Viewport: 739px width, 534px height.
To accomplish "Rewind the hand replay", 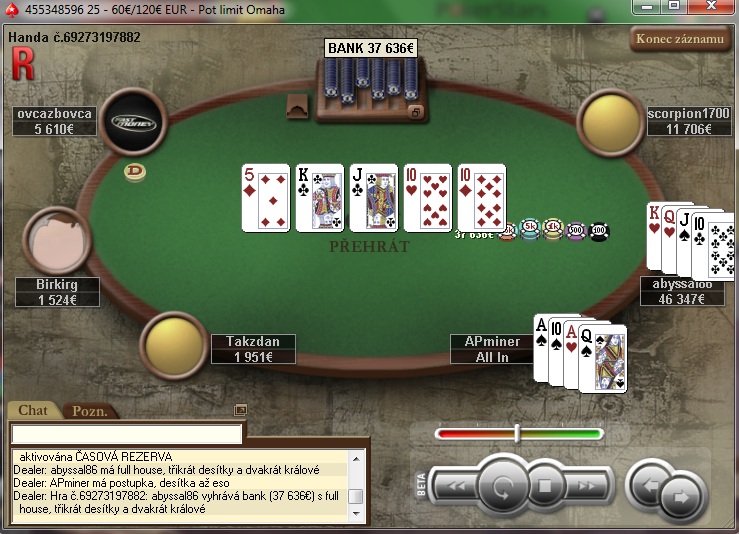I will point(455,487).
